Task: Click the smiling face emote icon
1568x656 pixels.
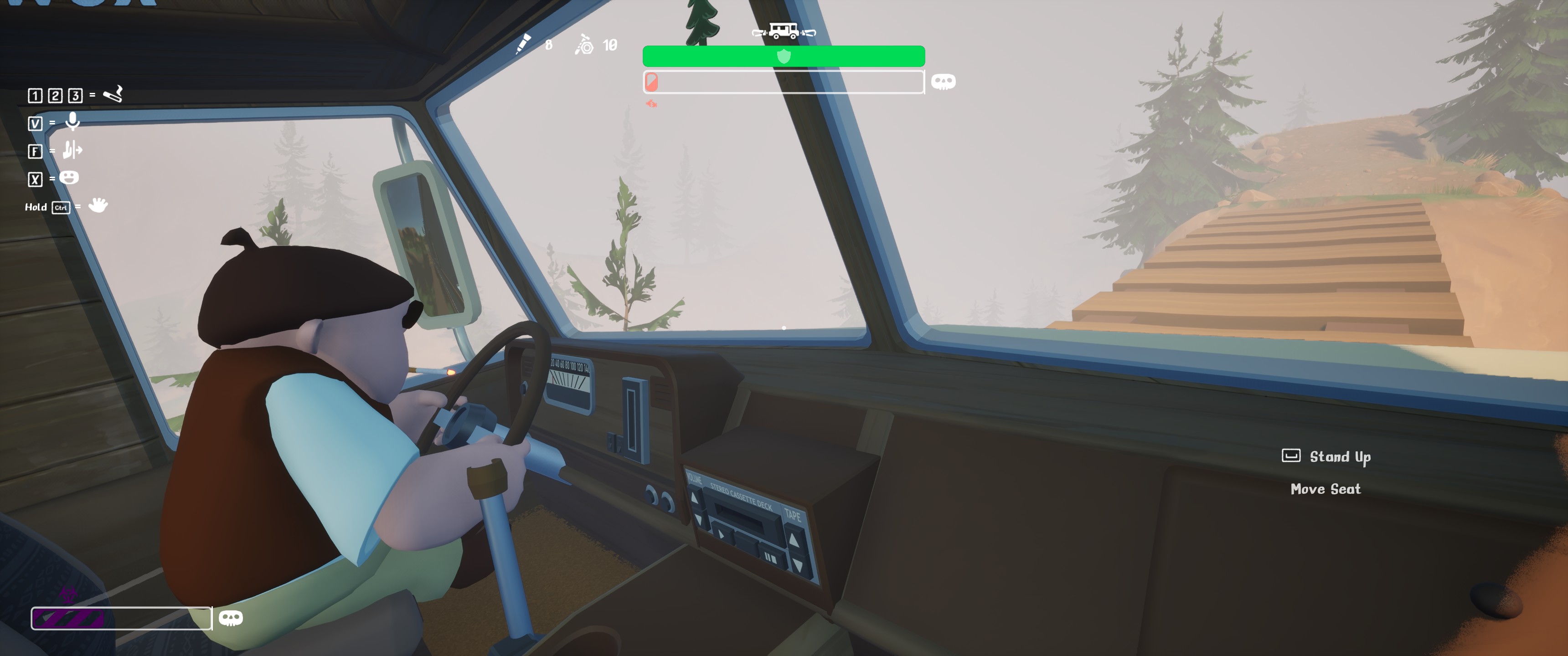Action: [x=69, y=178]
